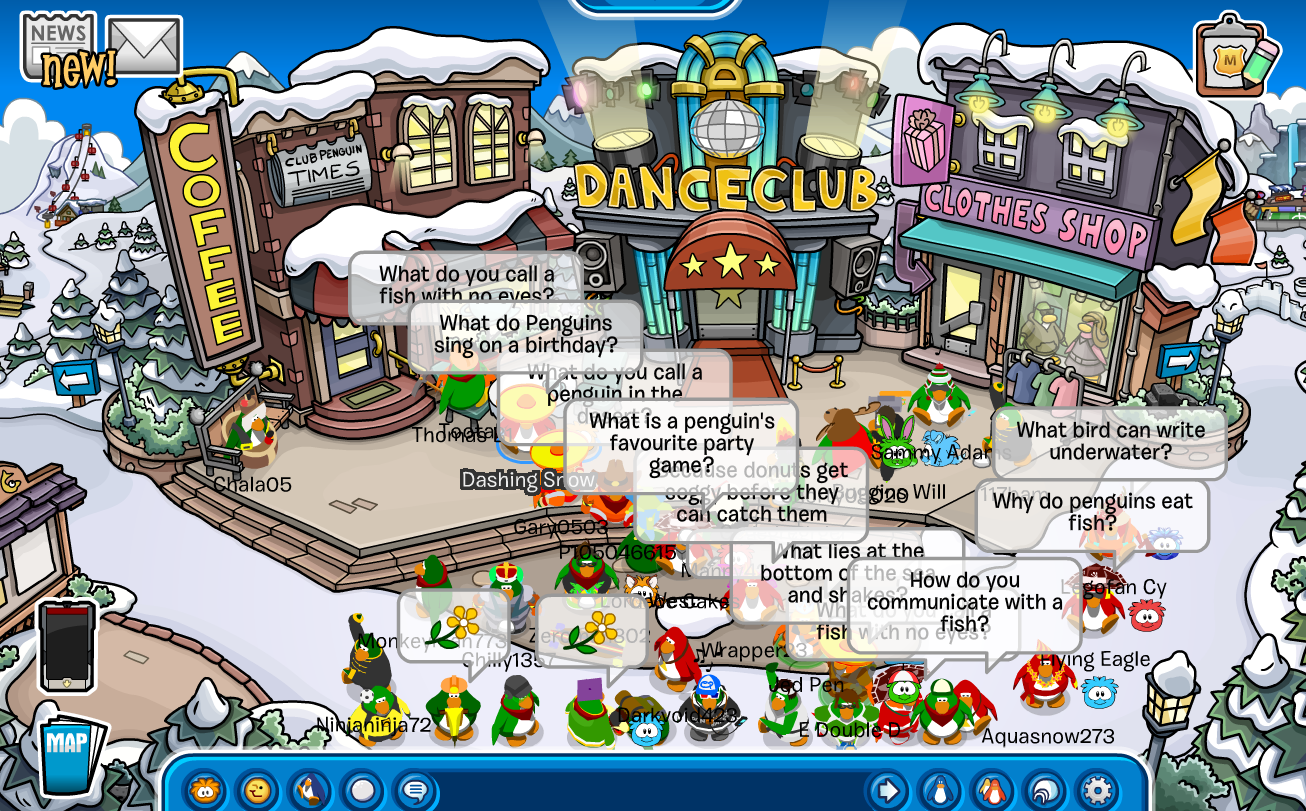Open the penguin actions menu
This screenshot has width=1306, height=811.
309,790
